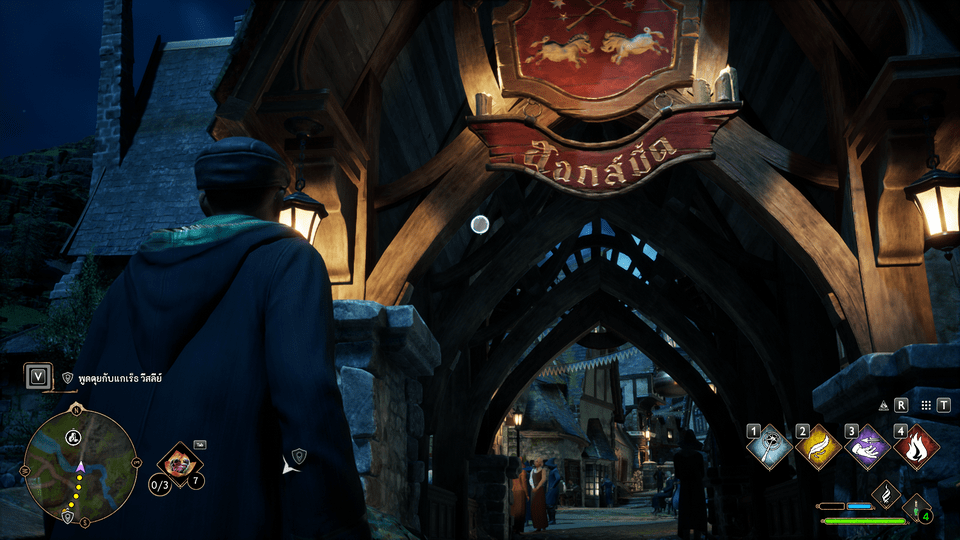Activate the purple hand Depulso spell
Image resolution: width=960 pixels, height=540 pixels.
867,446
